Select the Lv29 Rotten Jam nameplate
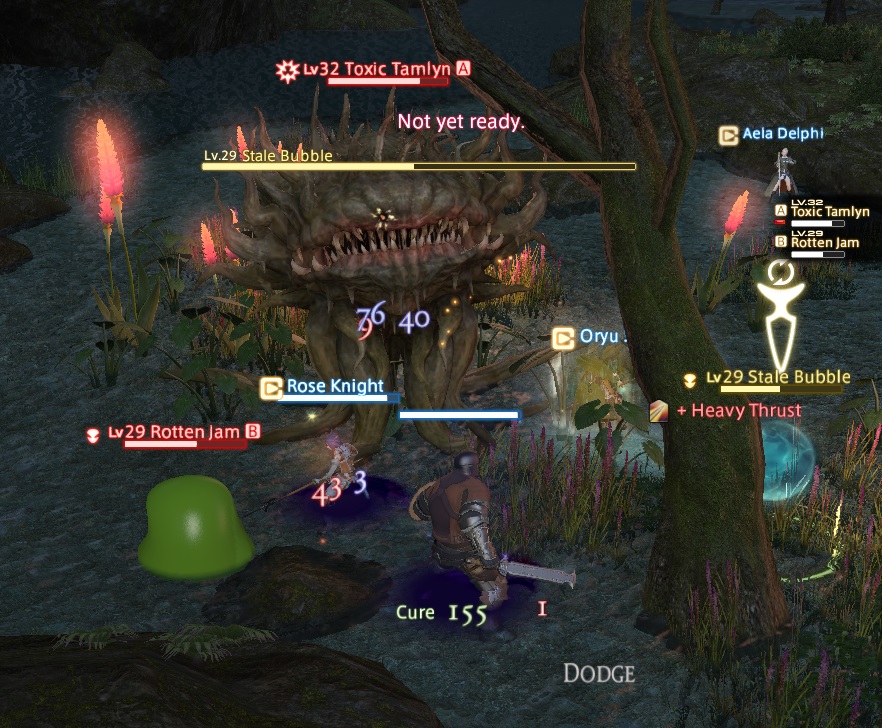This screenshot has height=728, width=882. click(178, 432)
